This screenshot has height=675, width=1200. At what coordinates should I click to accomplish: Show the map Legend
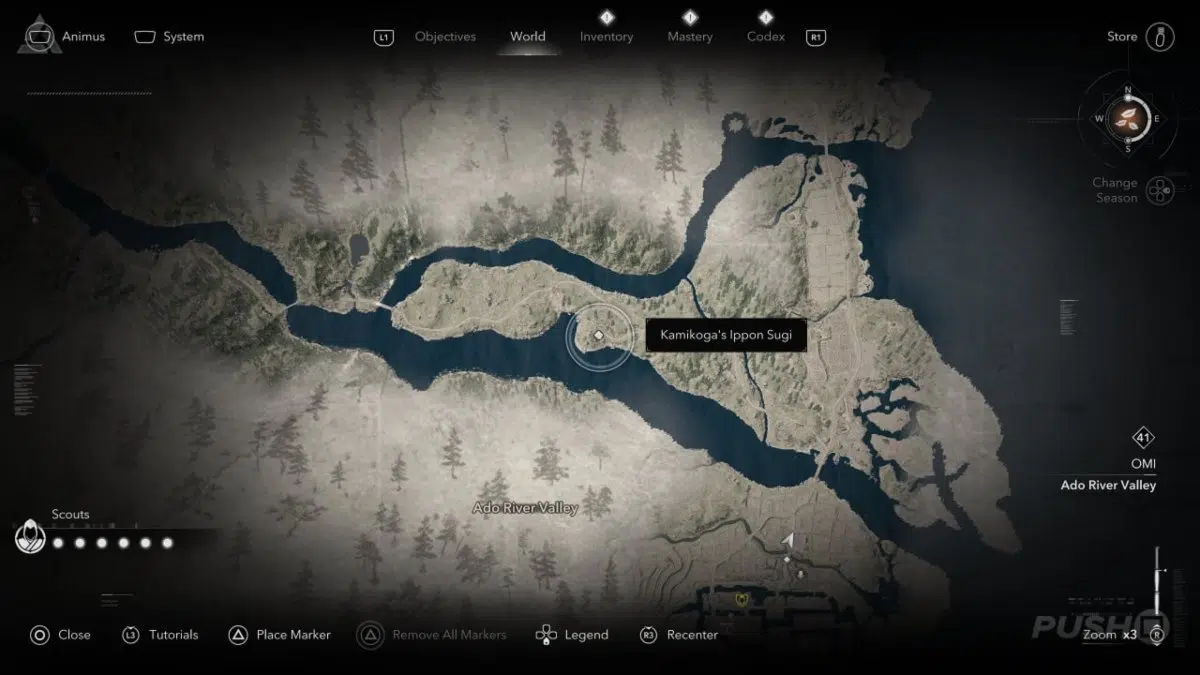[x=572, y=634]
